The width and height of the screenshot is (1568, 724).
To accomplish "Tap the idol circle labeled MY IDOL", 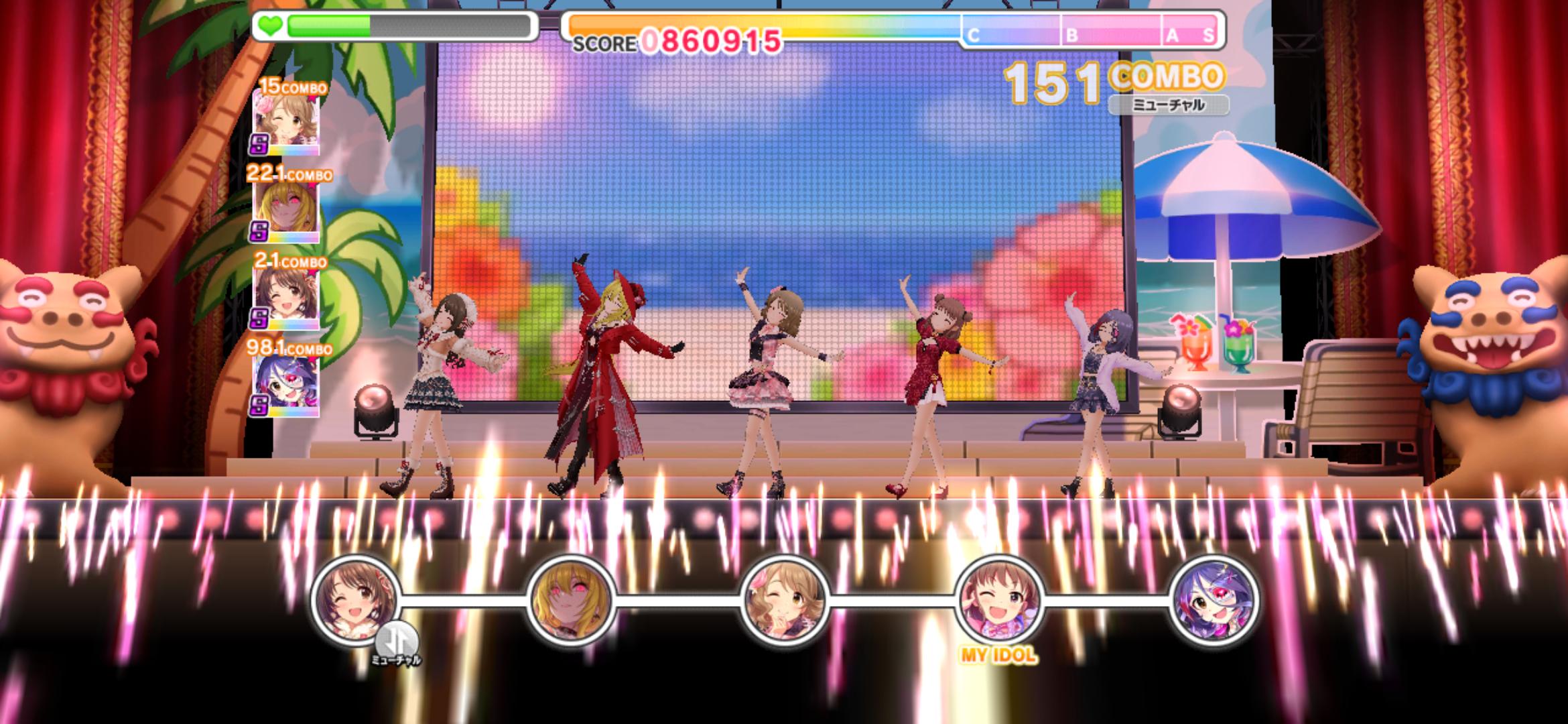I will (x=999, y=599).
